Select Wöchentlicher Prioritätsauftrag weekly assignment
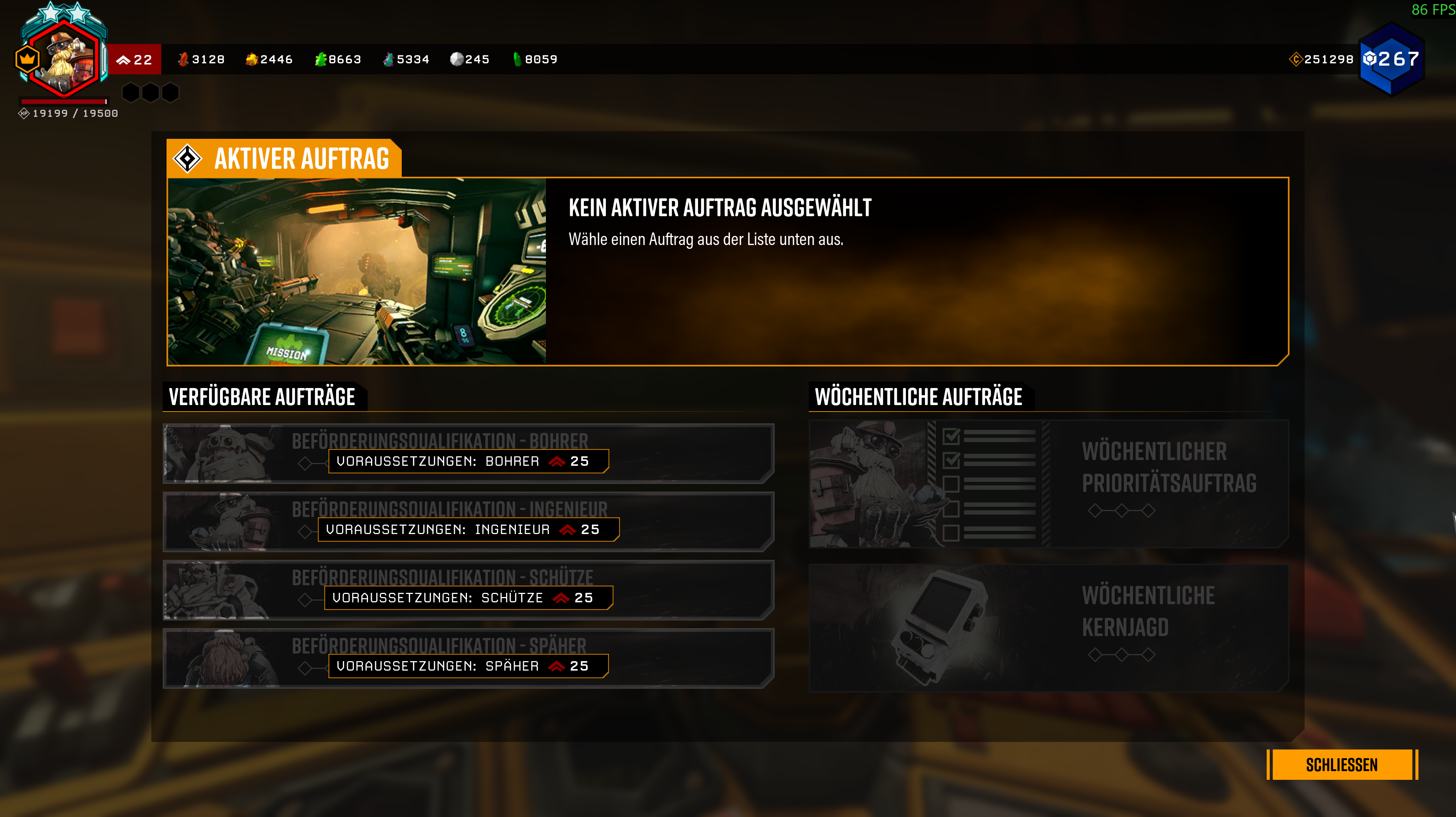 (x=1049, y=484)
